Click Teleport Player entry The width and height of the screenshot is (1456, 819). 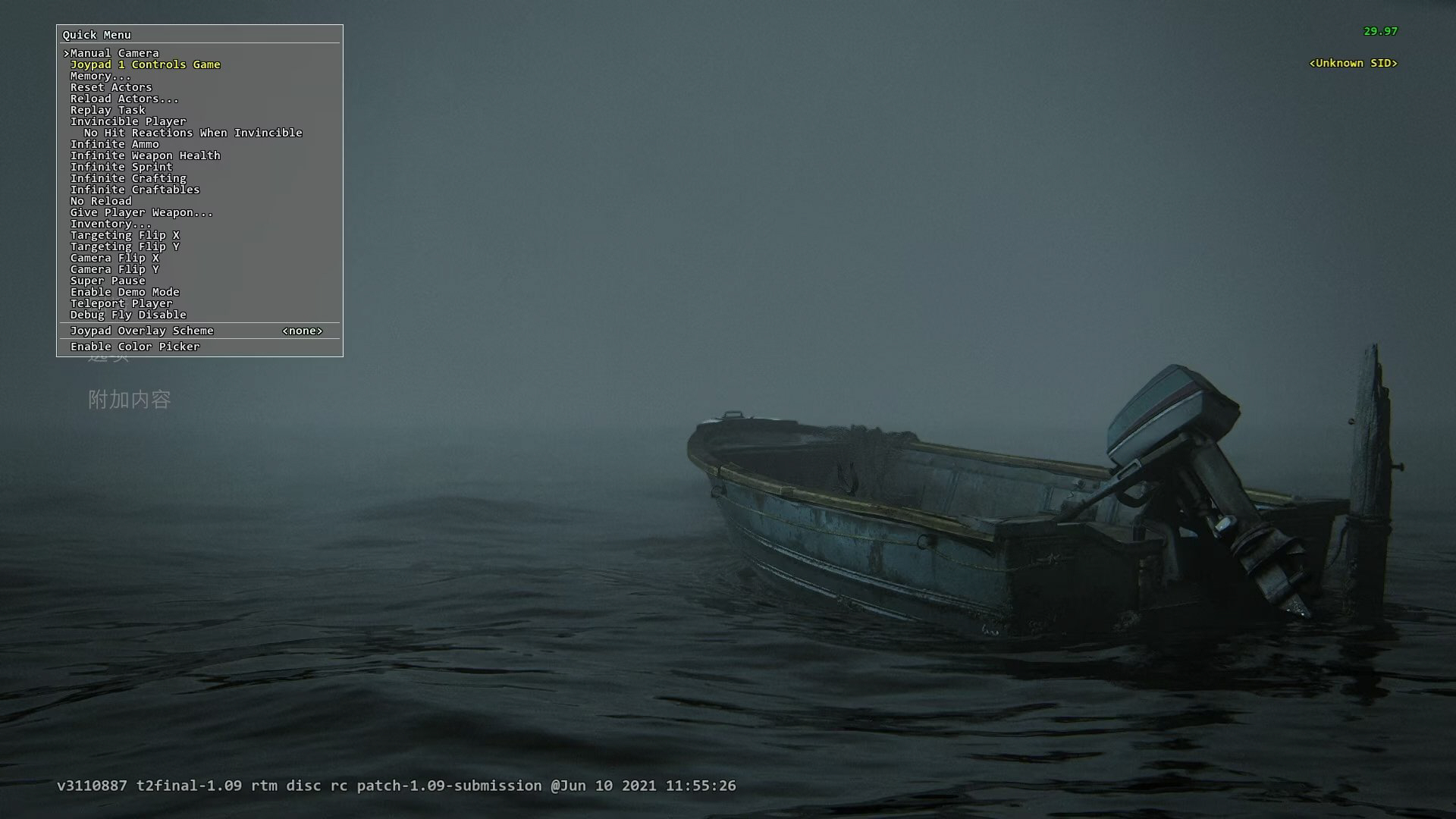click(x=121, y=303)
